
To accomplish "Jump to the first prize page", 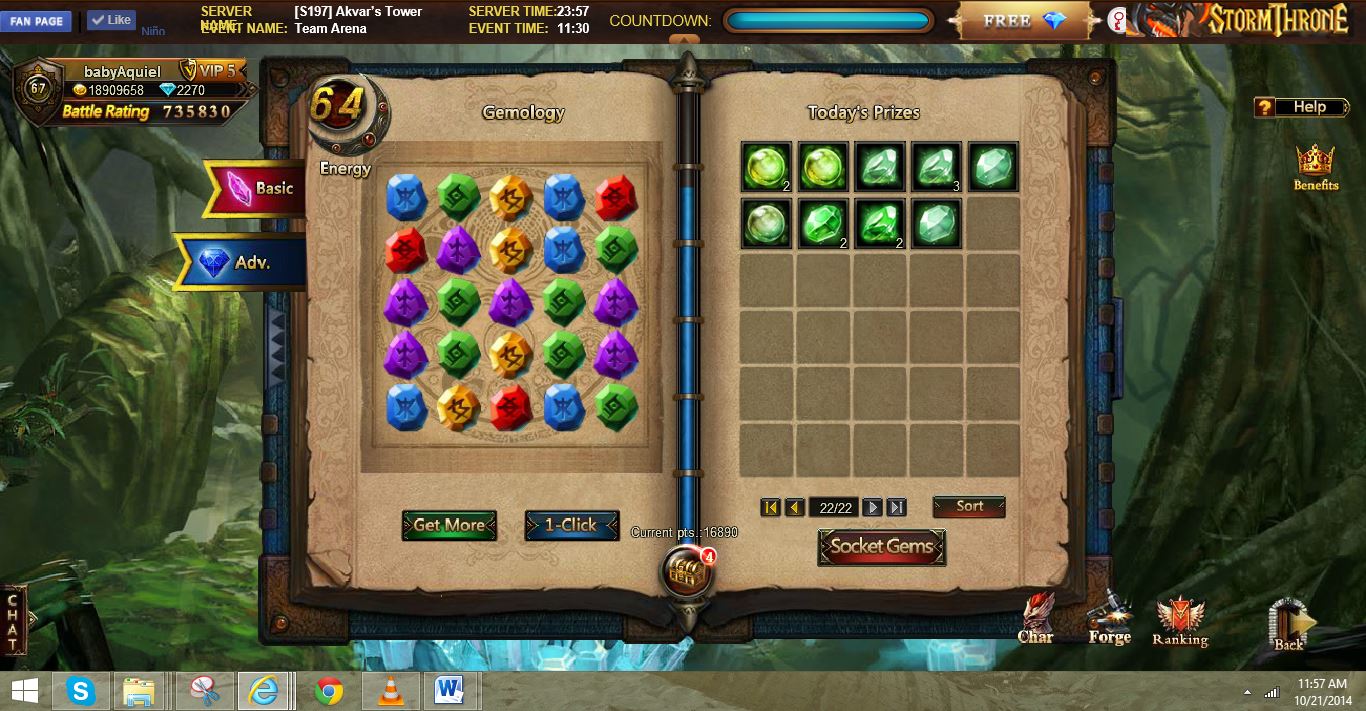I will coord(770,508).
